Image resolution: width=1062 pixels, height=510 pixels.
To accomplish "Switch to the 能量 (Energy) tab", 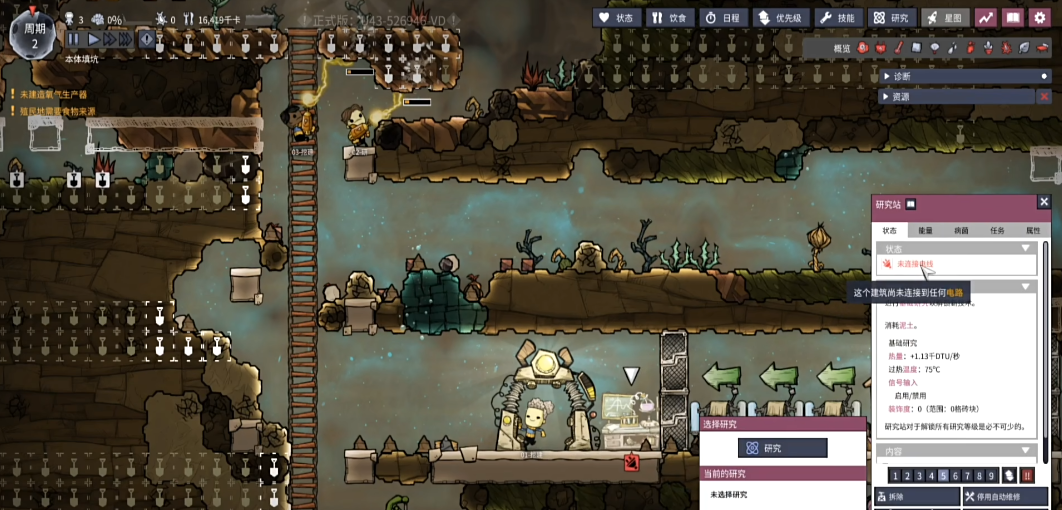I will click(x=925, y=230).
